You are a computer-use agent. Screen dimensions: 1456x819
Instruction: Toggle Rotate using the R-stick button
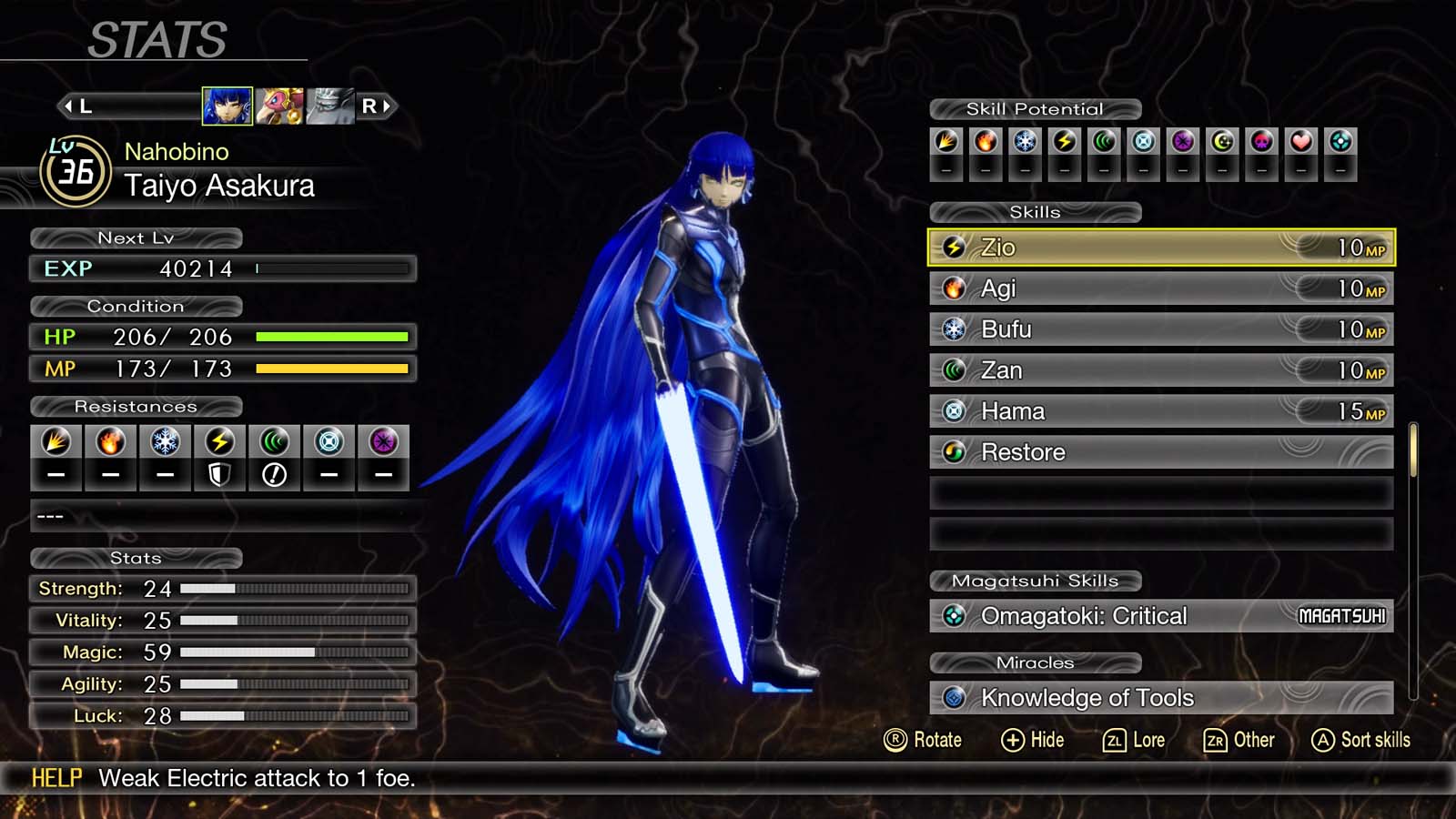pos(896,740)
